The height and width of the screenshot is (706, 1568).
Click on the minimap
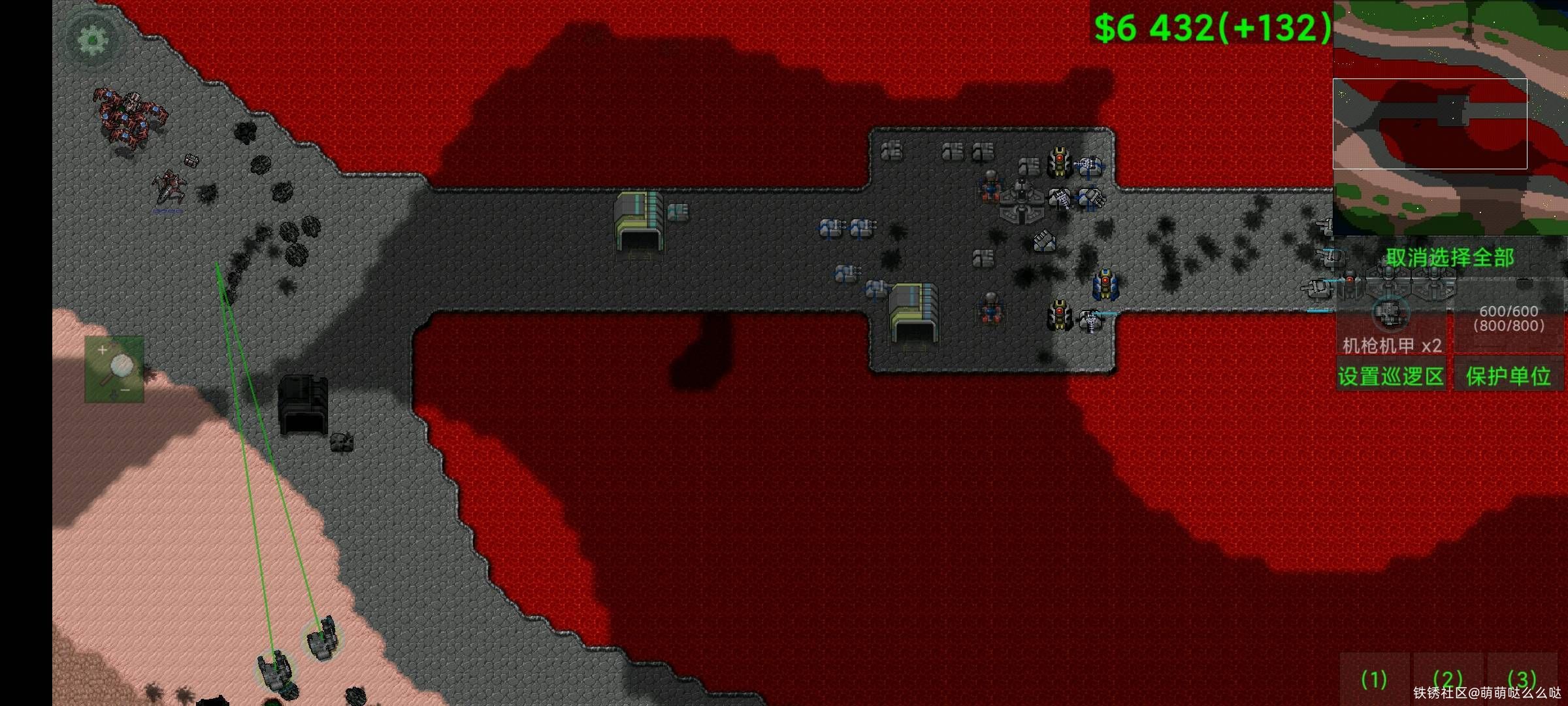(x=1450, y=118)
